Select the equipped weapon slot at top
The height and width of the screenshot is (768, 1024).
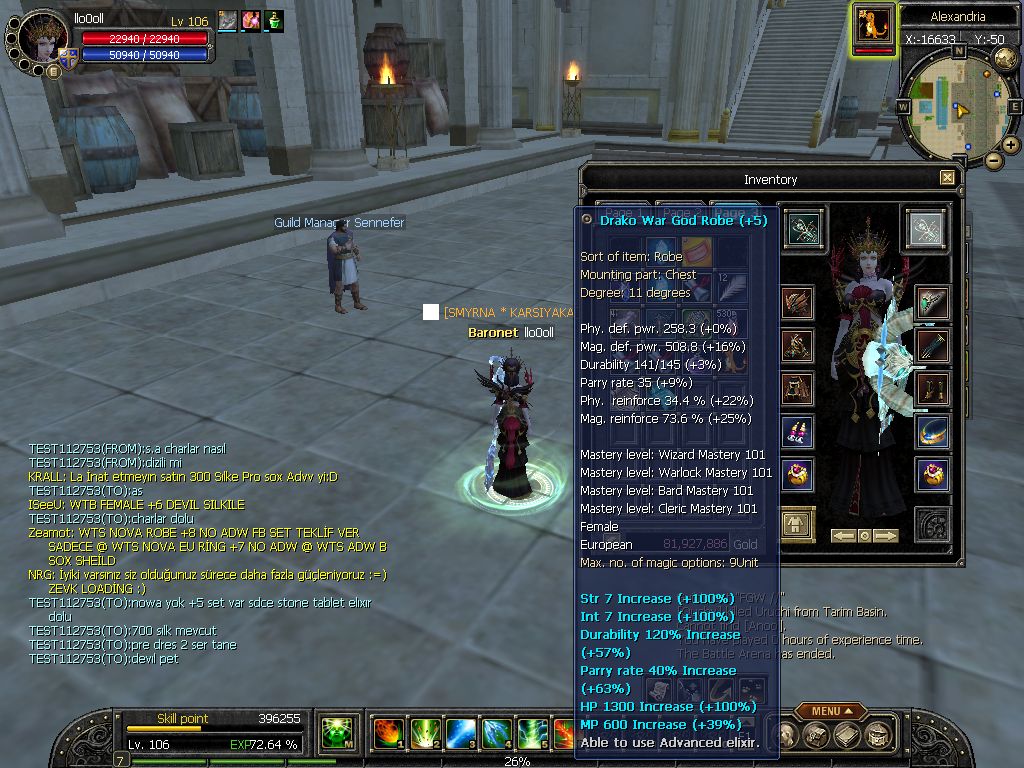coord(800,229)
